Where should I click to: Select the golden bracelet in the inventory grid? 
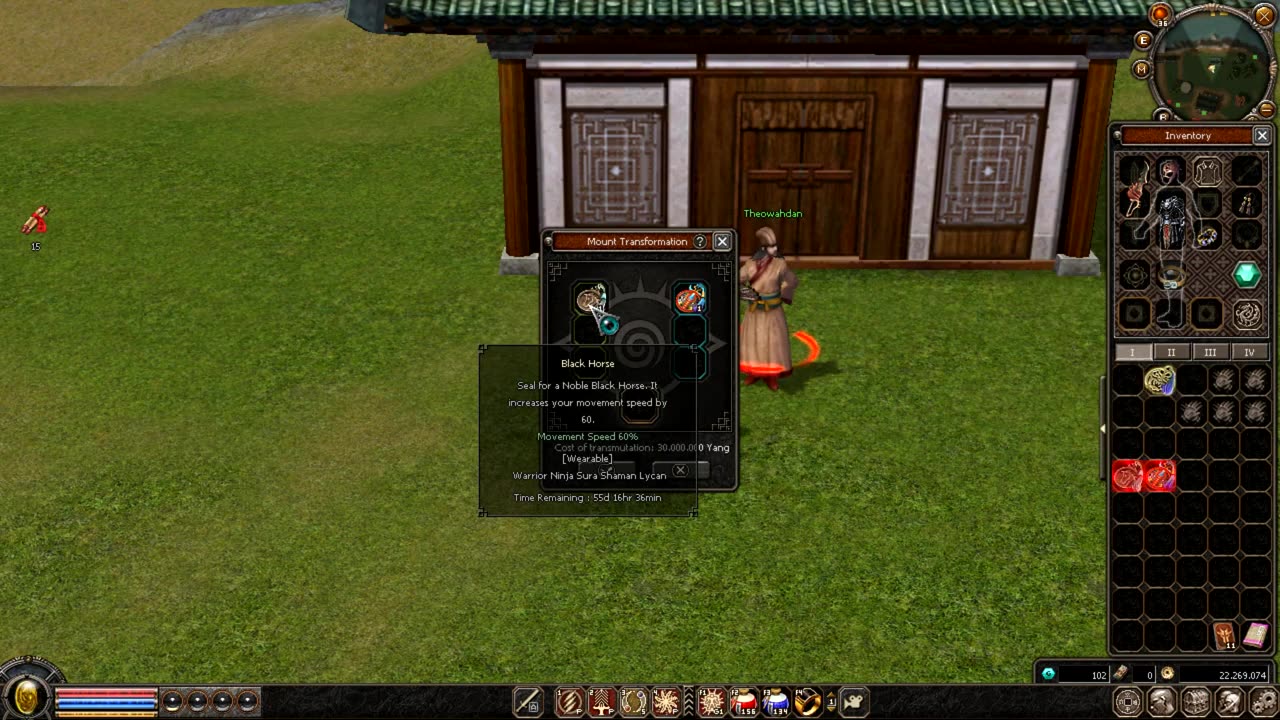[x=1158, y=380]
